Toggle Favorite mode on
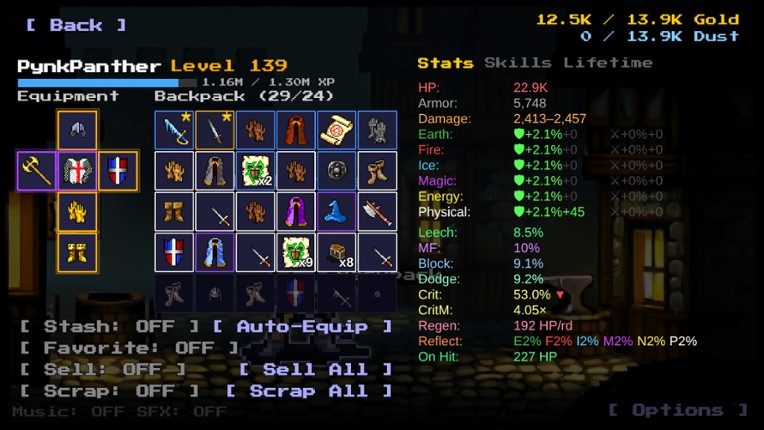Viewport: 764px width, 430px height. tap(130, 348)
